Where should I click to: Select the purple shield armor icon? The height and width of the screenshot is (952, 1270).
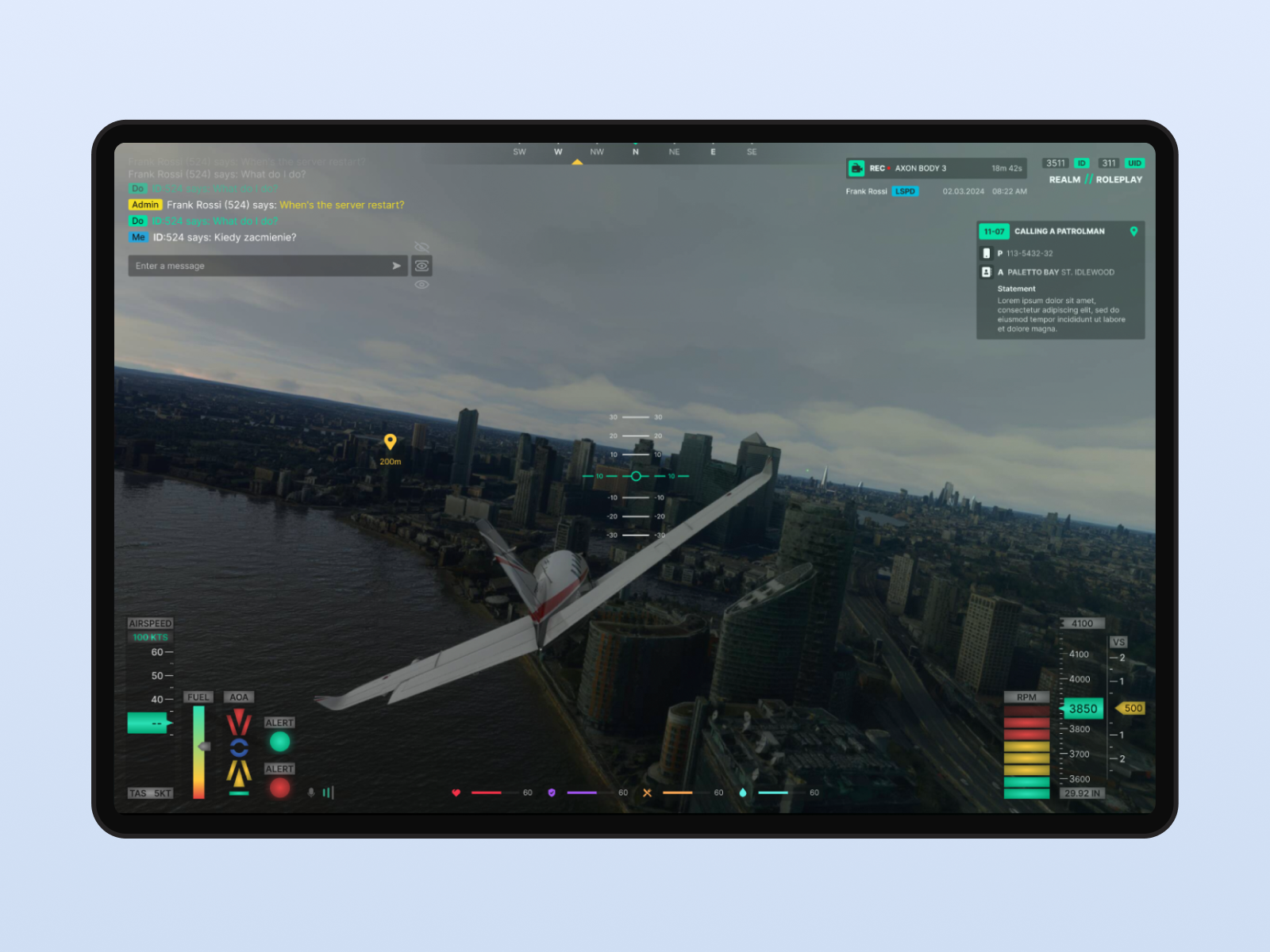[x=552, y=793]
